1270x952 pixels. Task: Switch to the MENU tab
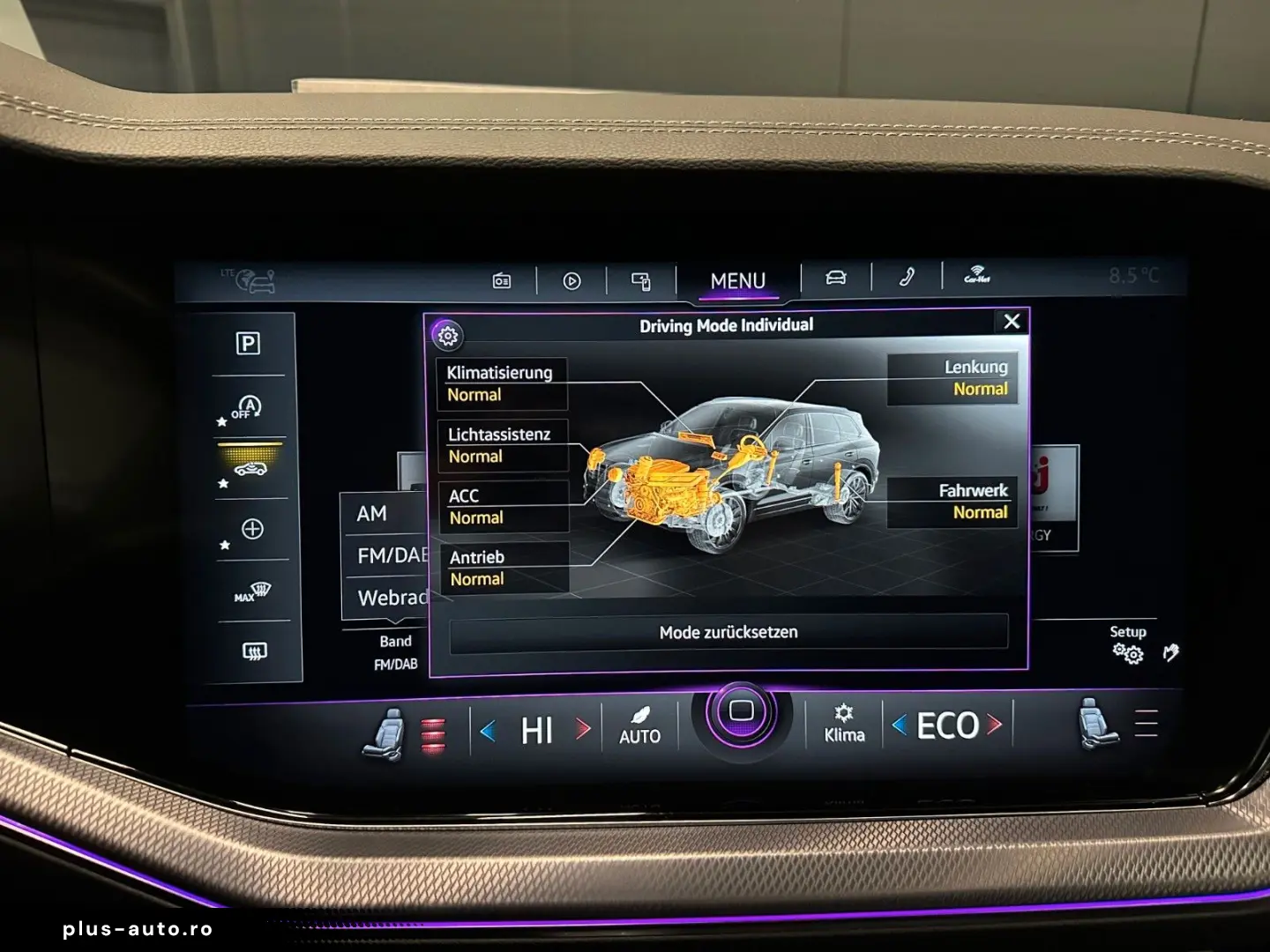pyautogui.click(x=738, y=280)
